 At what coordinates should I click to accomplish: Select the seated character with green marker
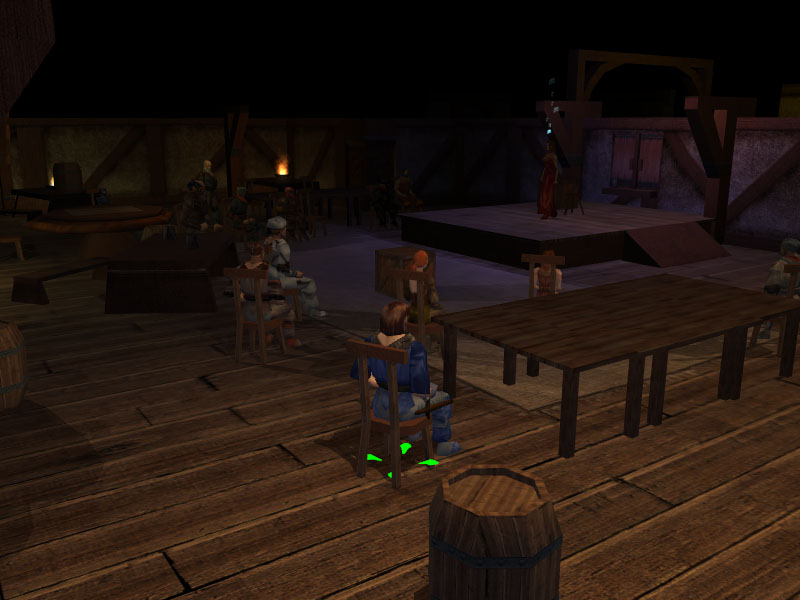tap(400, 370)
